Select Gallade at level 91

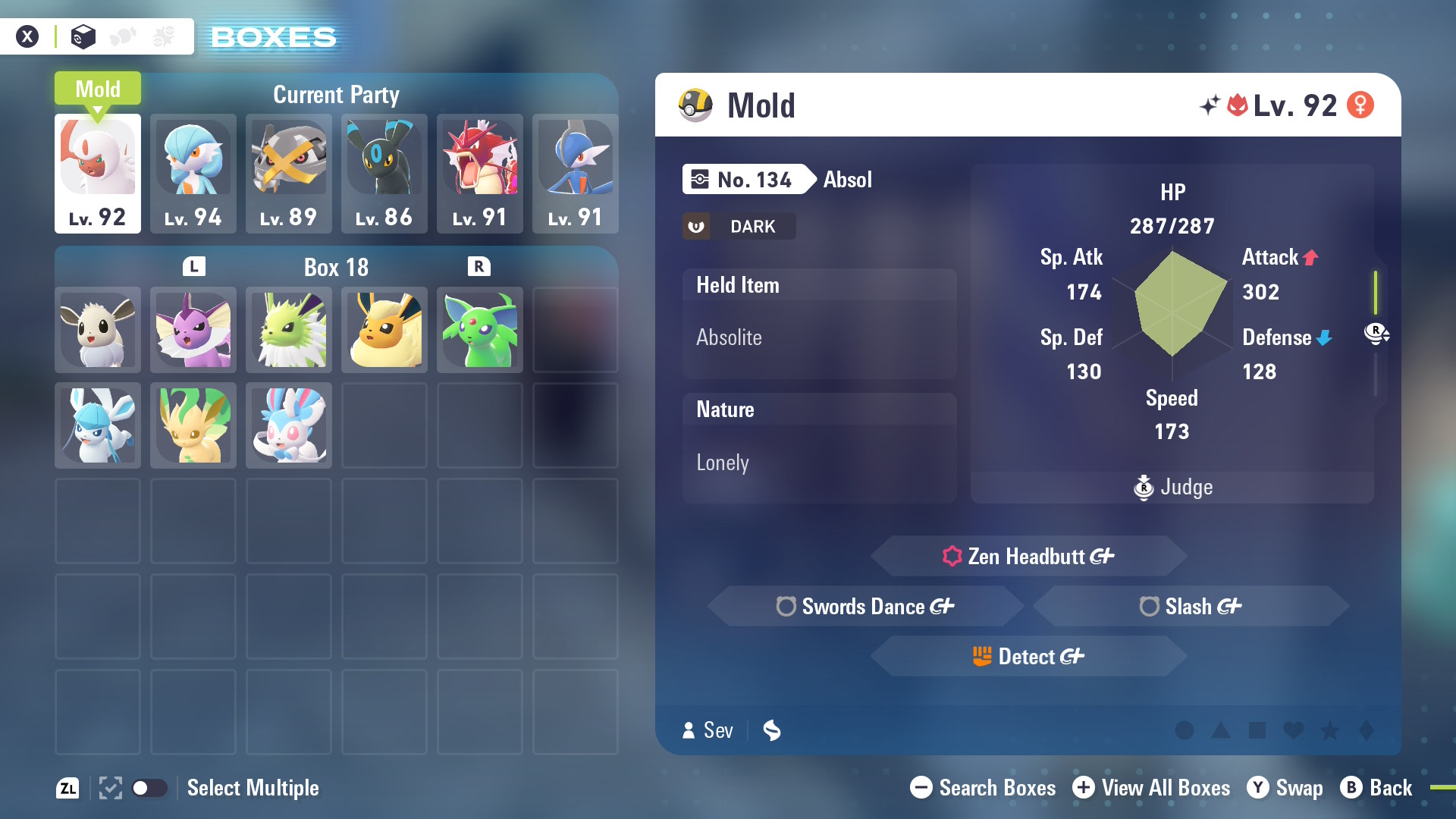coord(575,173)
